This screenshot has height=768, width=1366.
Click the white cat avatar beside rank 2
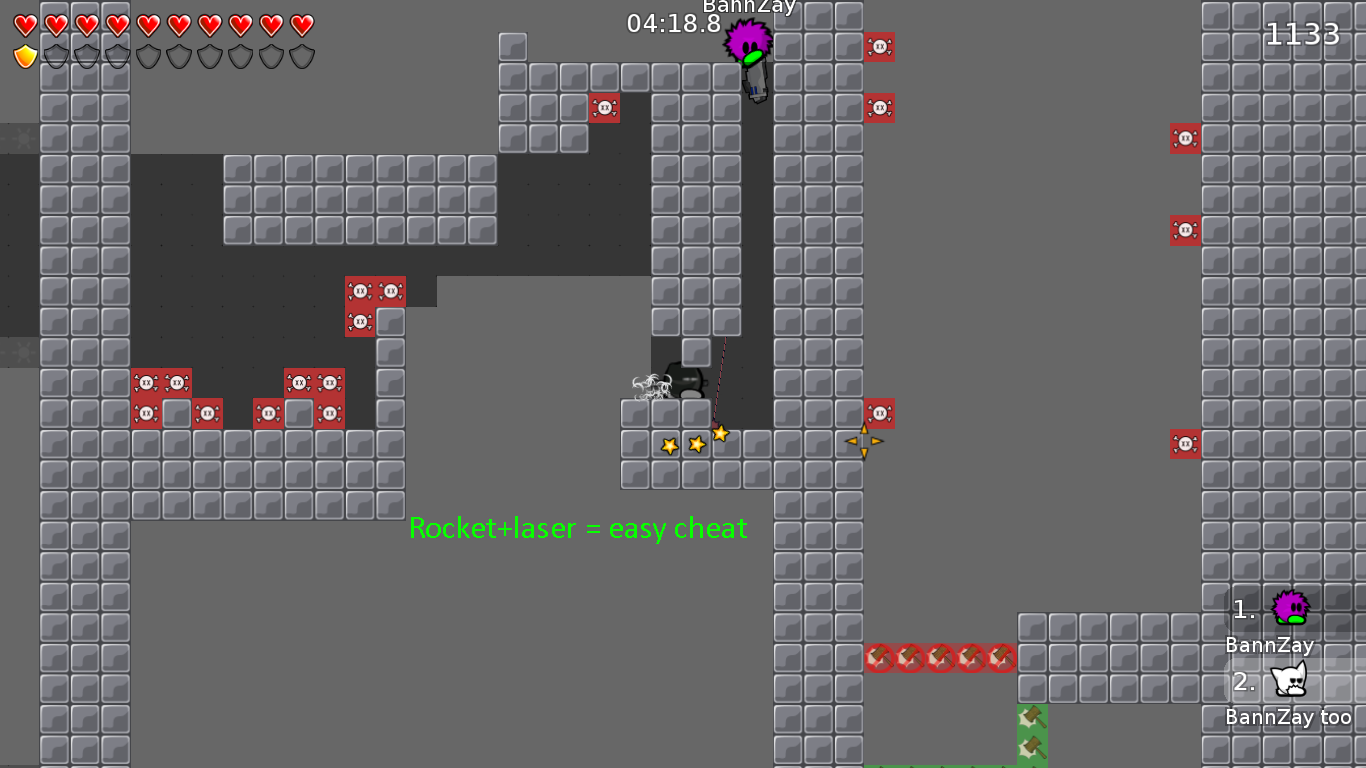point(1290,682)
